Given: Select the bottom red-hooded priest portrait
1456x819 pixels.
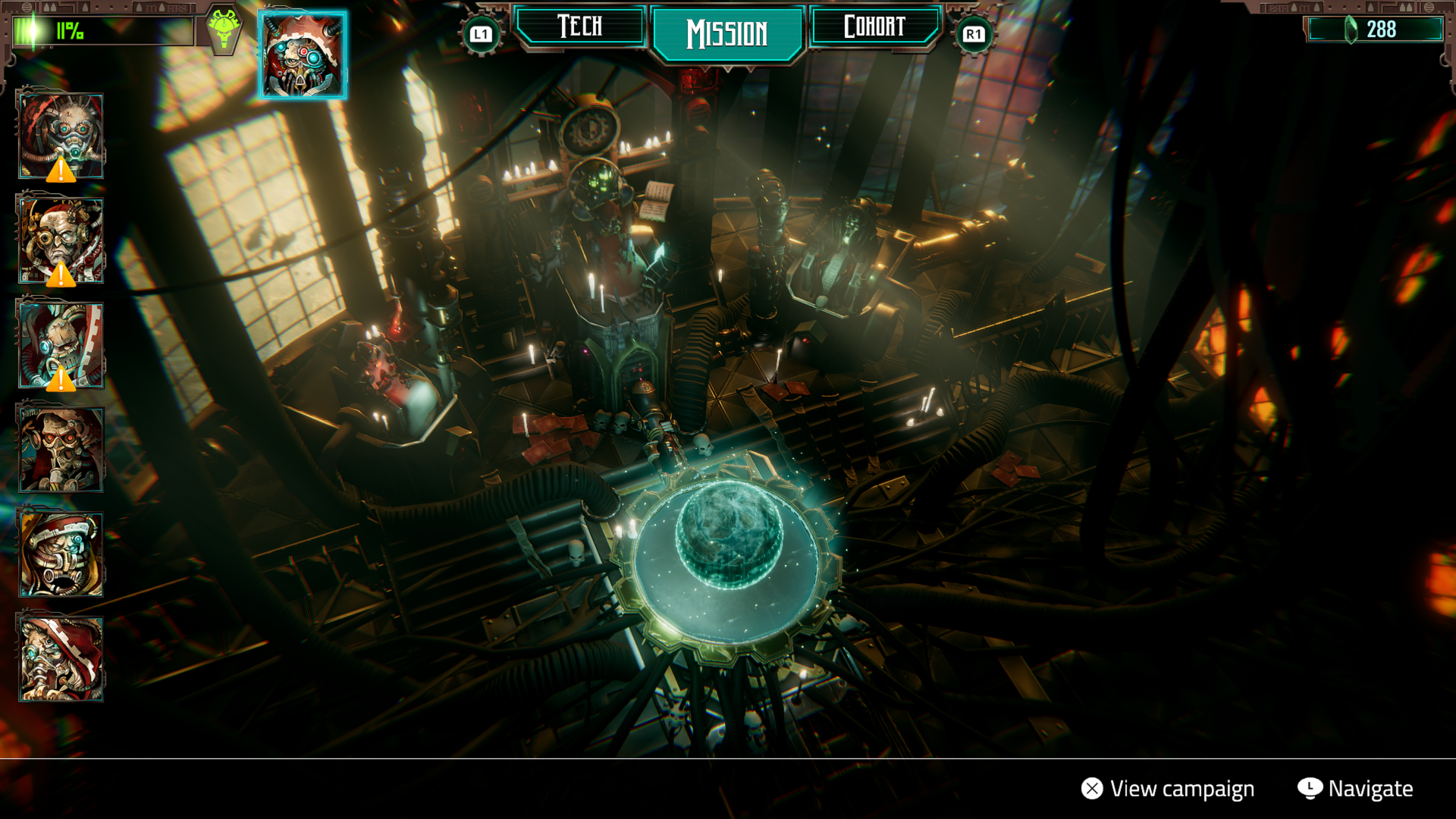Looking at the screenshot, I should (61, 658).
